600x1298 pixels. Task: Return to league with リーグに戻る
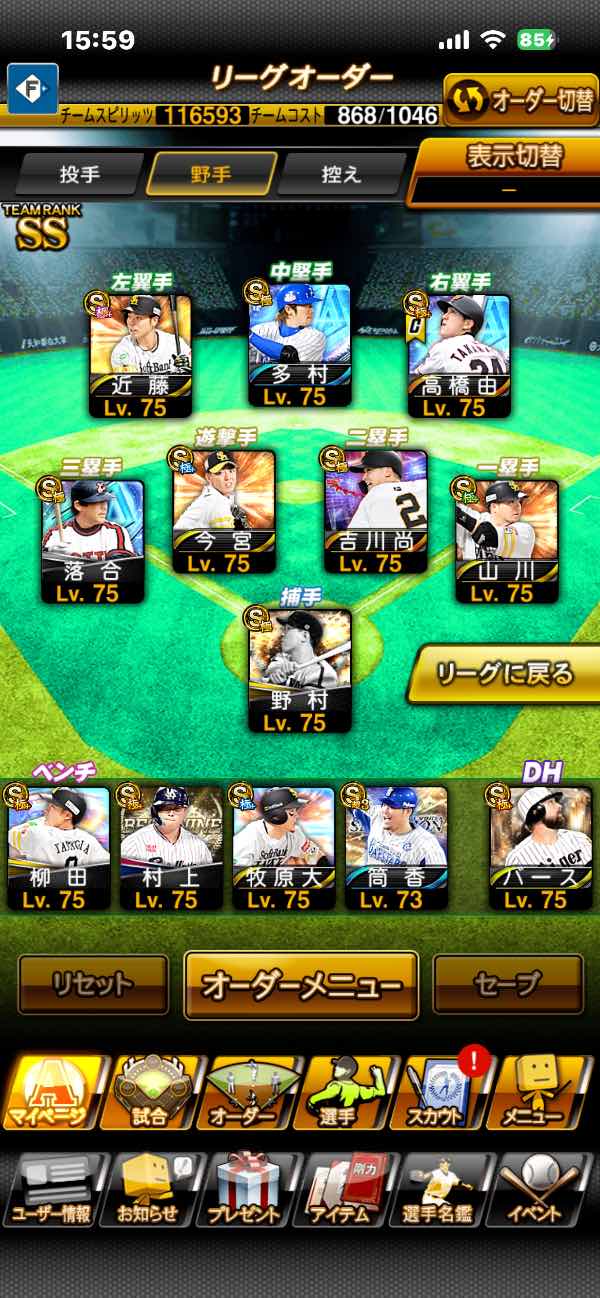tap(505, 674)
